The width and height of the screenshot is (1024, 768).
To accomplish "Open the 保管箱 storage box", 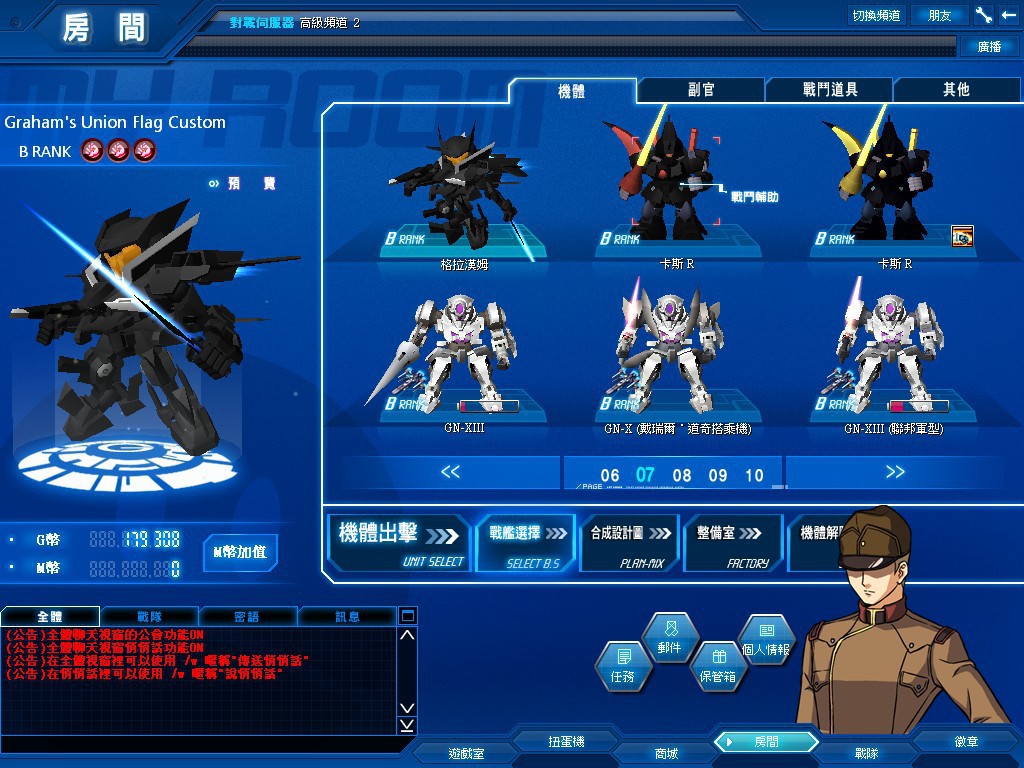I will point(717,667).
